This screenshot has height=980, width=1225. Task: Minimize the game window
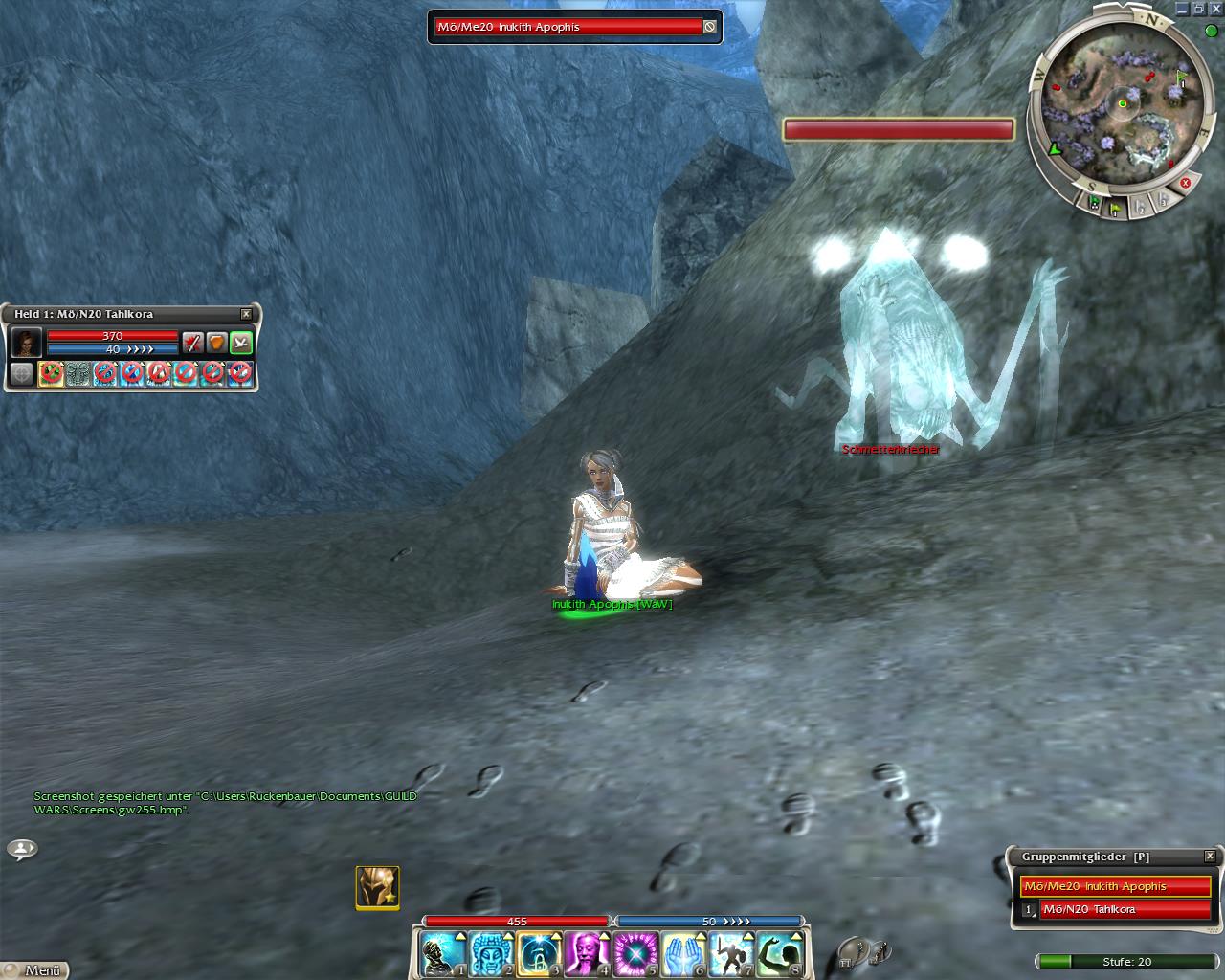[x=1183, y=9]
